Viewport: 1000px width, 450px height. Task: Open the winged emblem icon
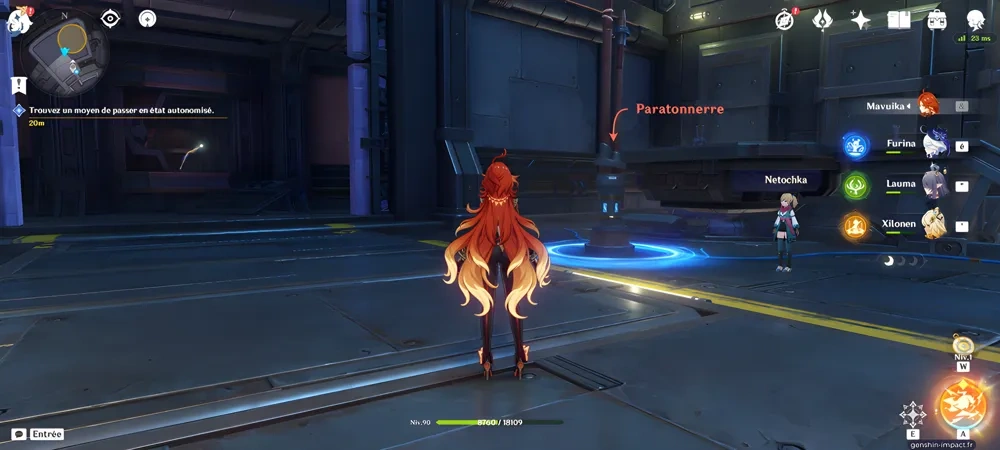(x=822, y=19)
